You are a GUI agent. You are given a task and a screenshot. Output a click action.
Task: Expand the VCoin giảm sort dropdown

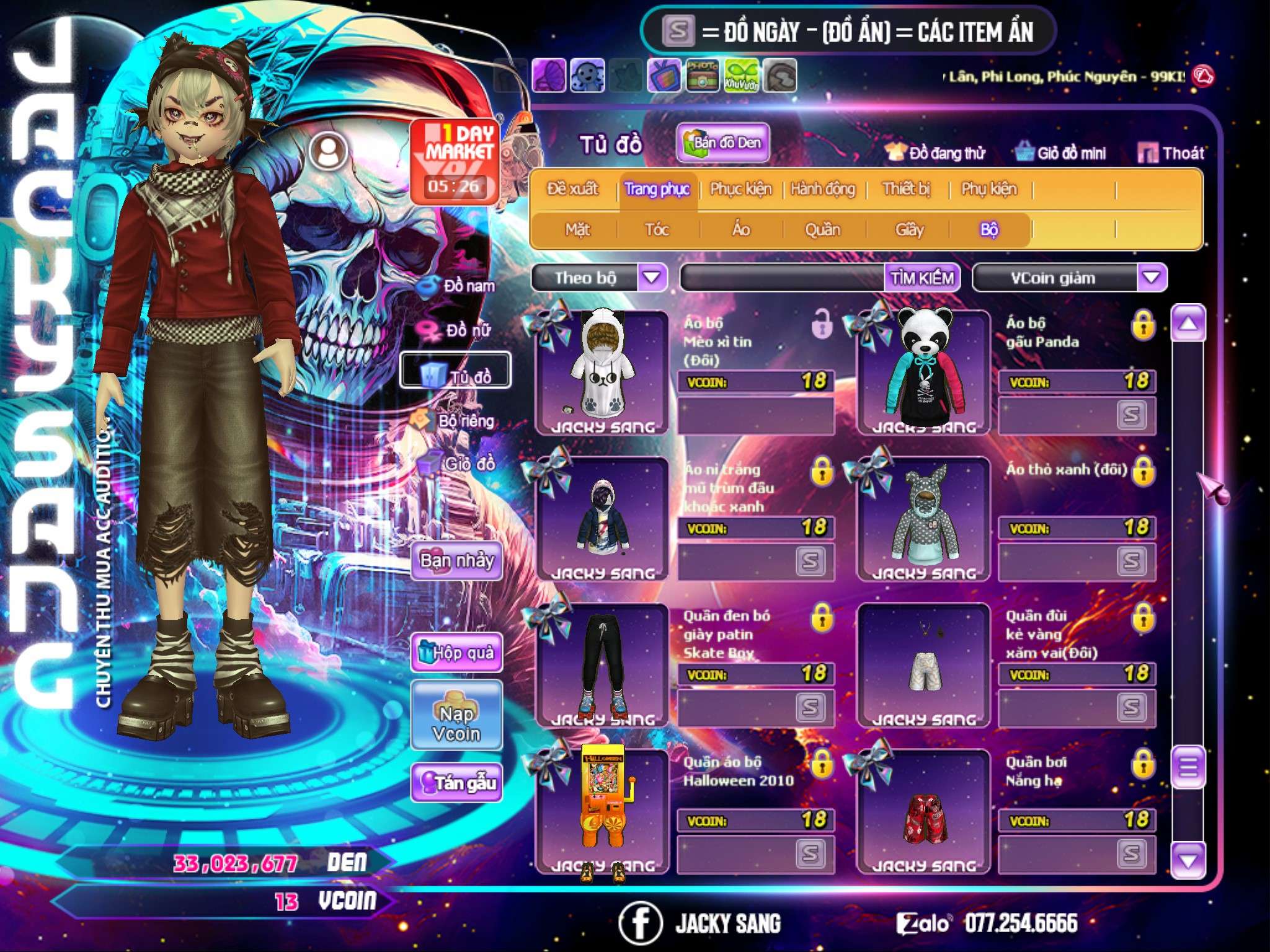pos(1152,277)
